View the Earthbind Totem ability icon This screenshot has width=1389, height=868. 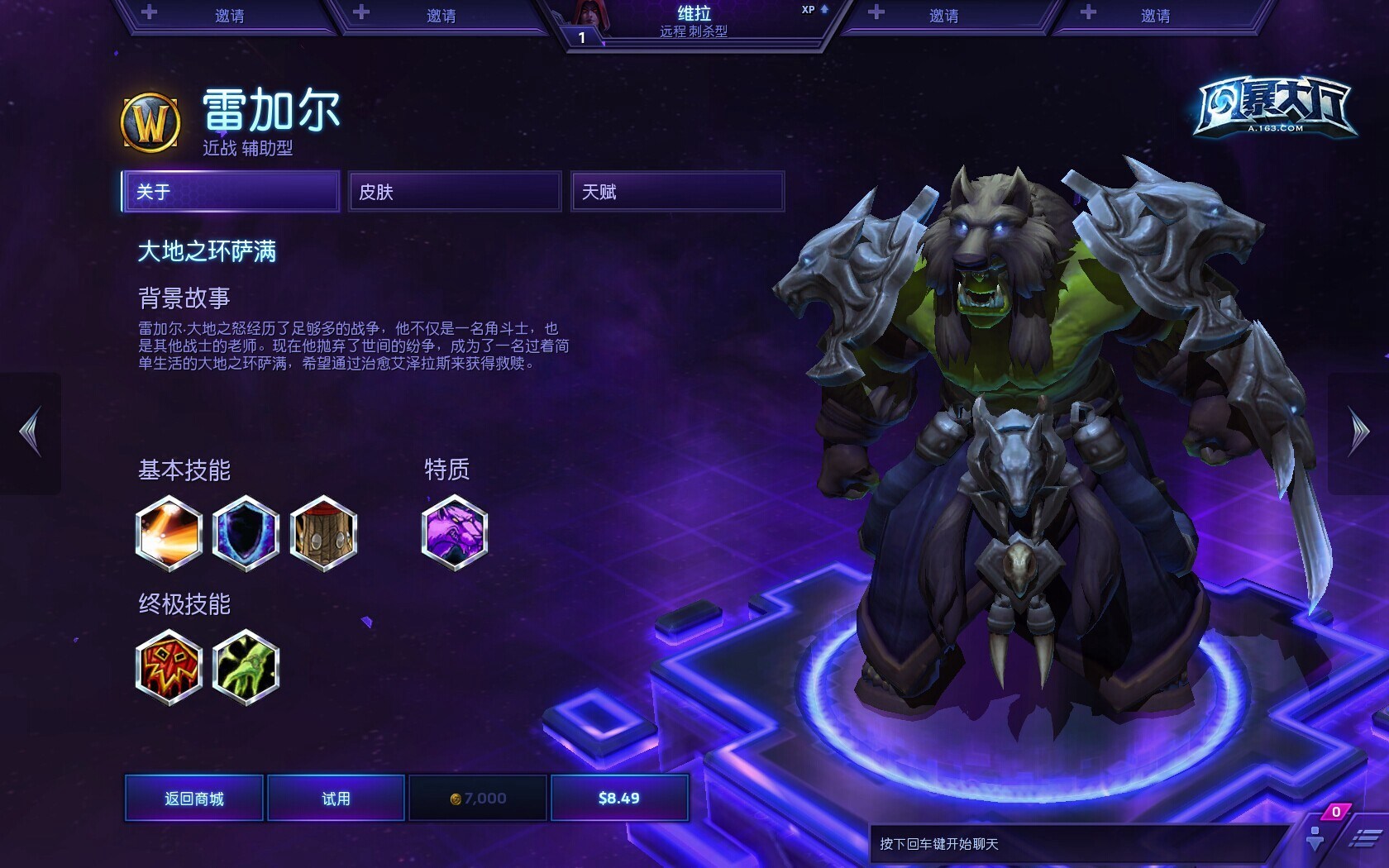click(x=323, y=533)
